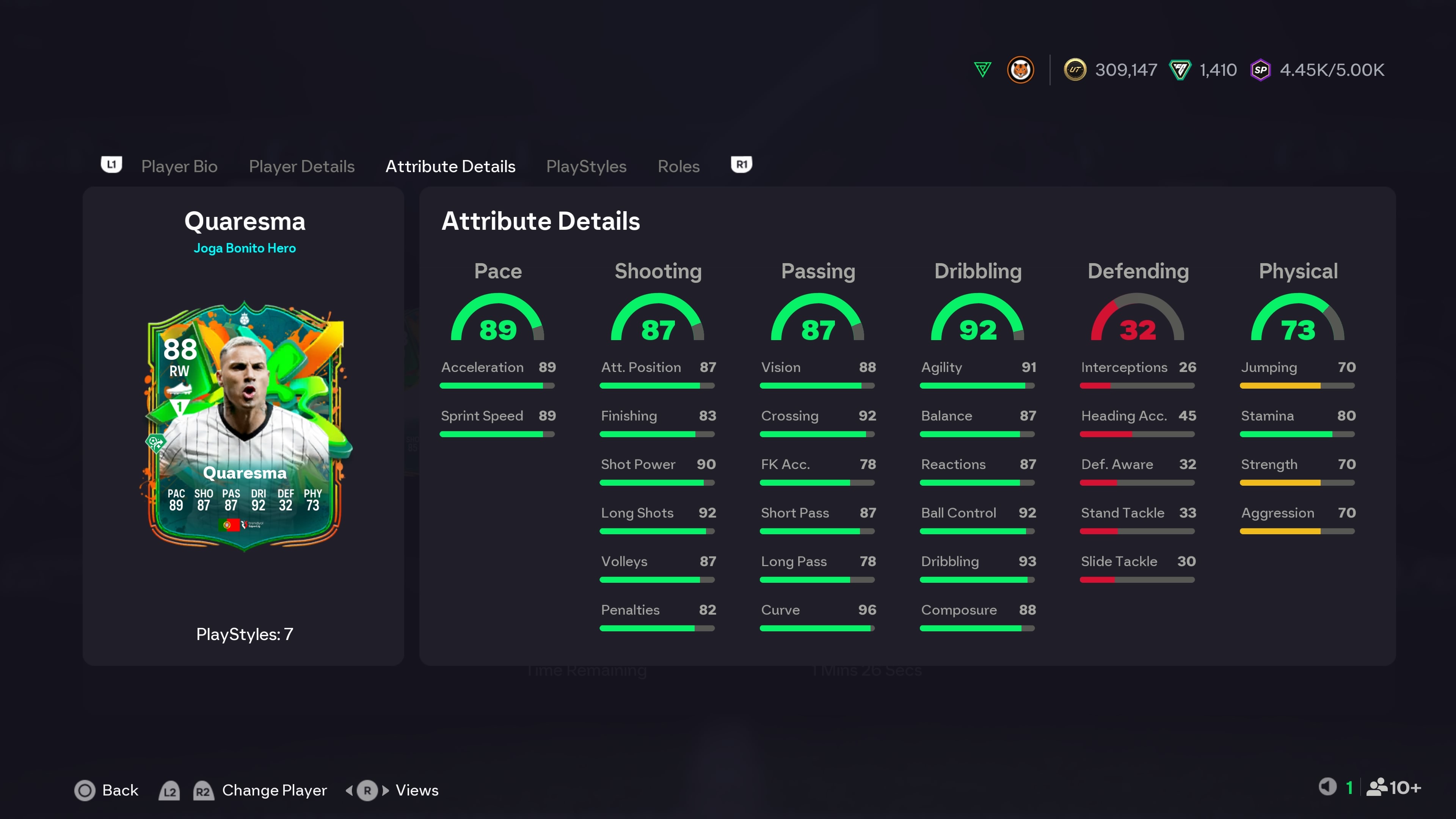
Task: Click the tiger club crest icon
Action: [x=1021, y=70]
